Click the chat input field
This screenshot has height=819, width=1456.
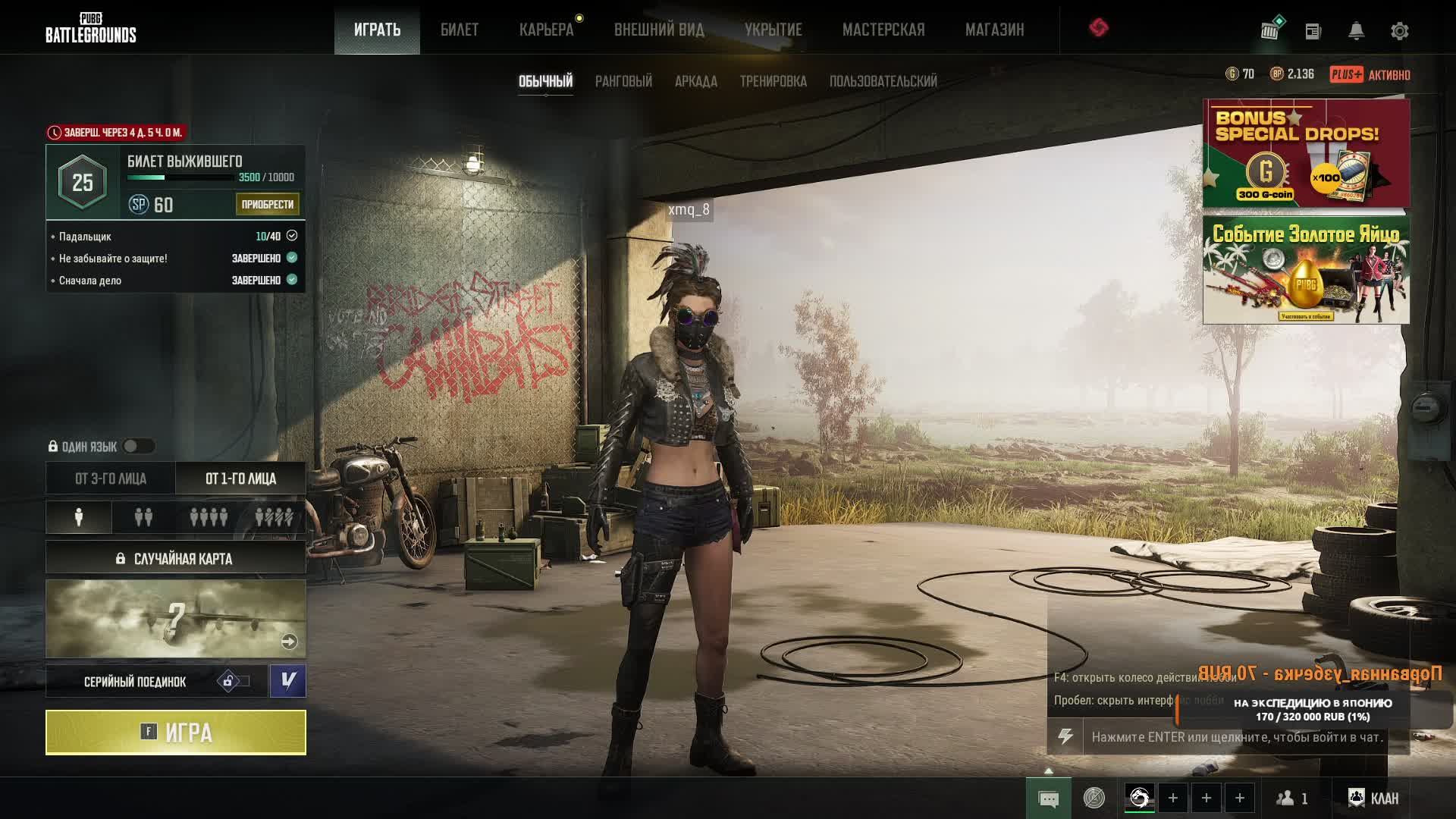1236,737
